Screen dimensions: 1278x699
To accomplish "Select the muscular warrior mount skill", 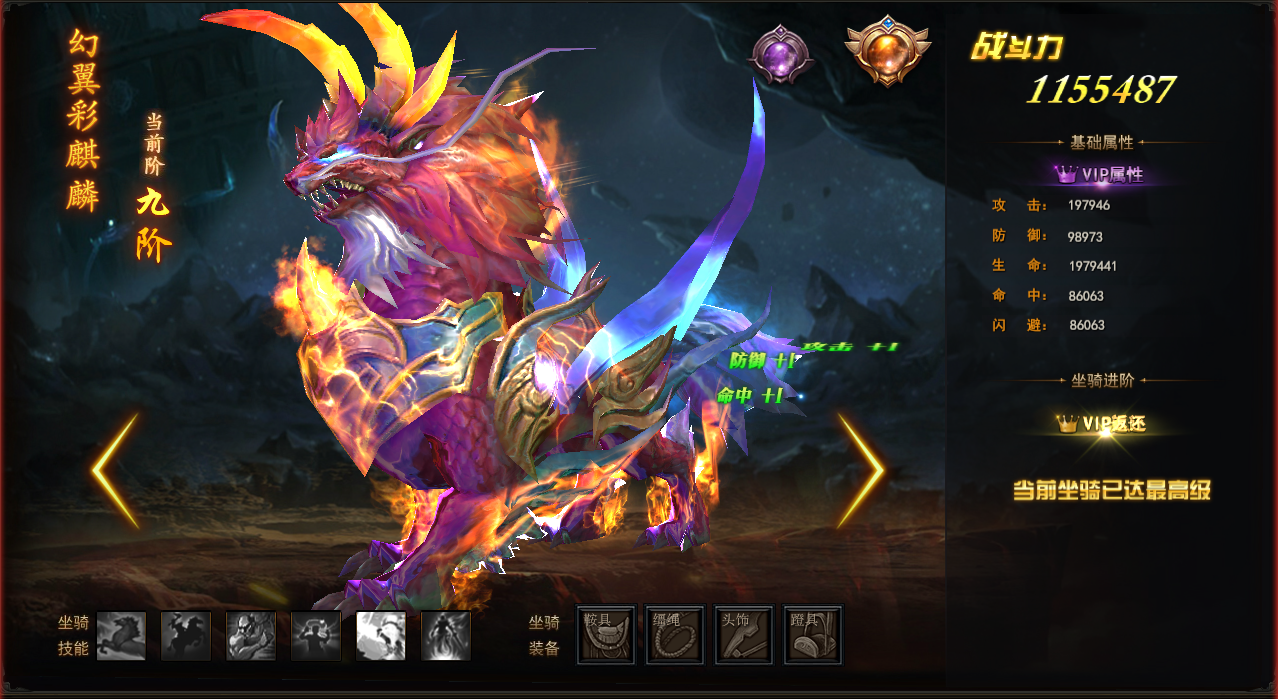I will coord(251,636).
